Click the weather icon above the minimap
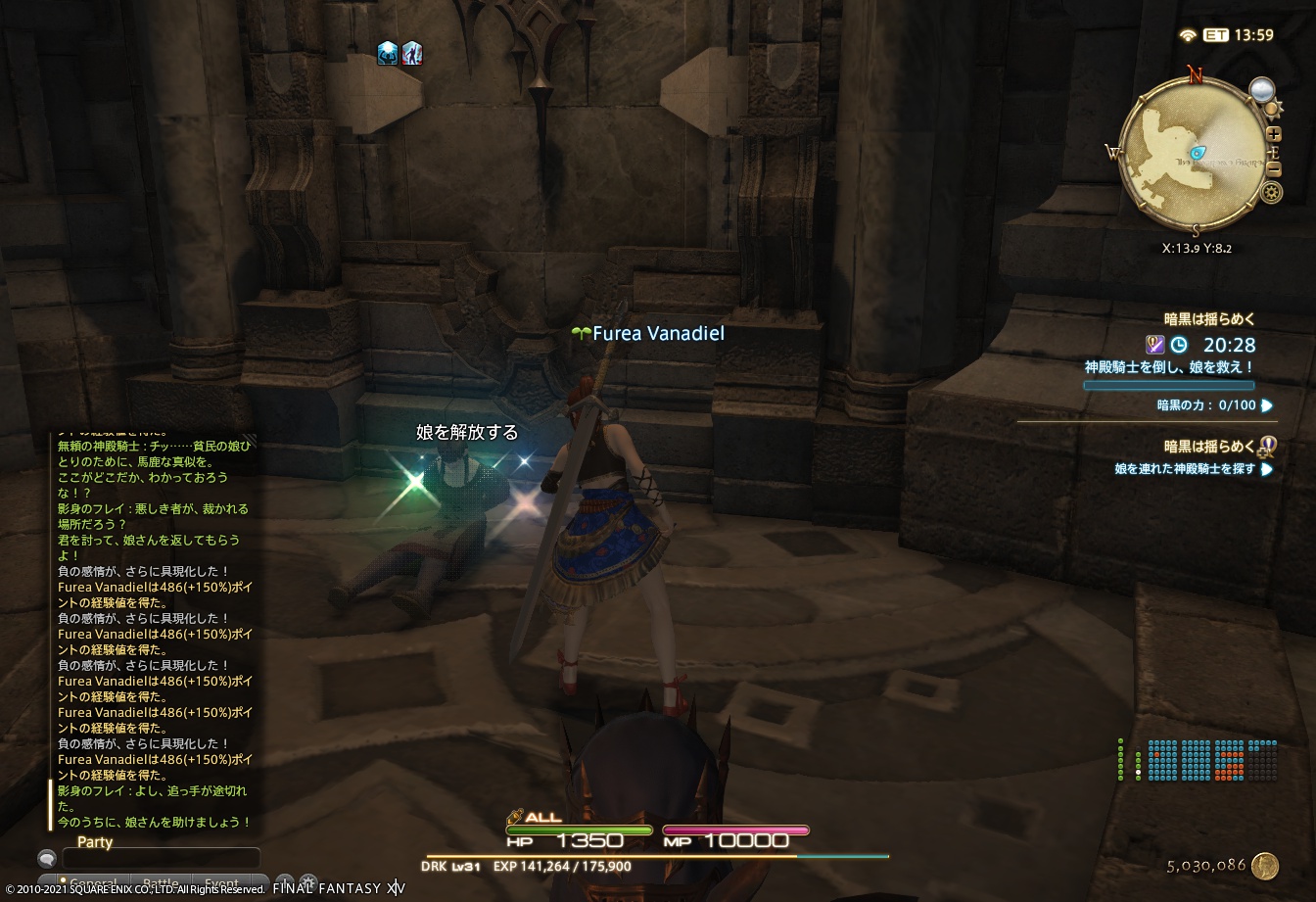1316x902 pixels. point(1262,89)
